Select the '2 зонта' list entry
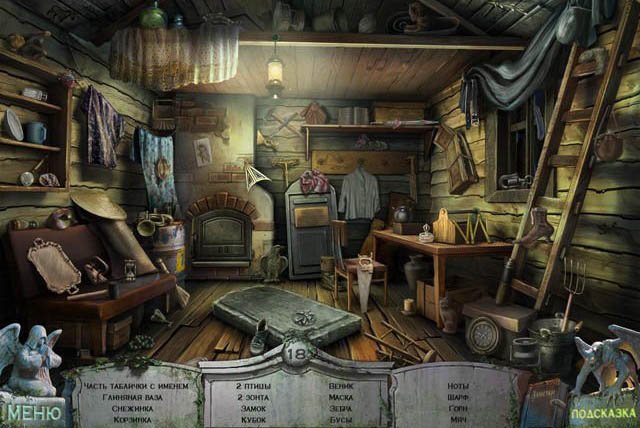640x428 pixels. point(252,396)
